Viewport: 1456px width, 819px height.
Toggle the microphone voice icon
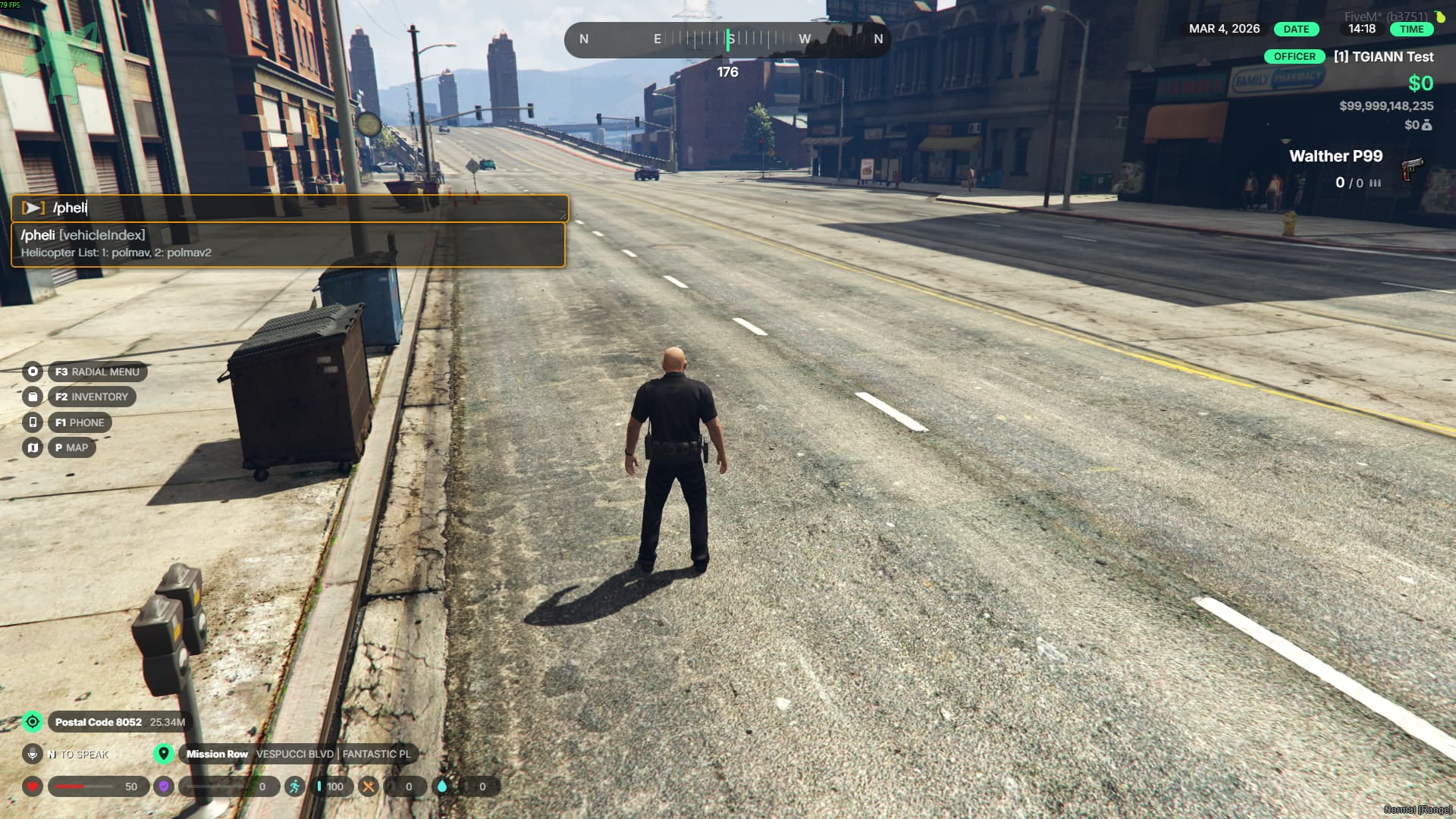click(x=33, y=754)
